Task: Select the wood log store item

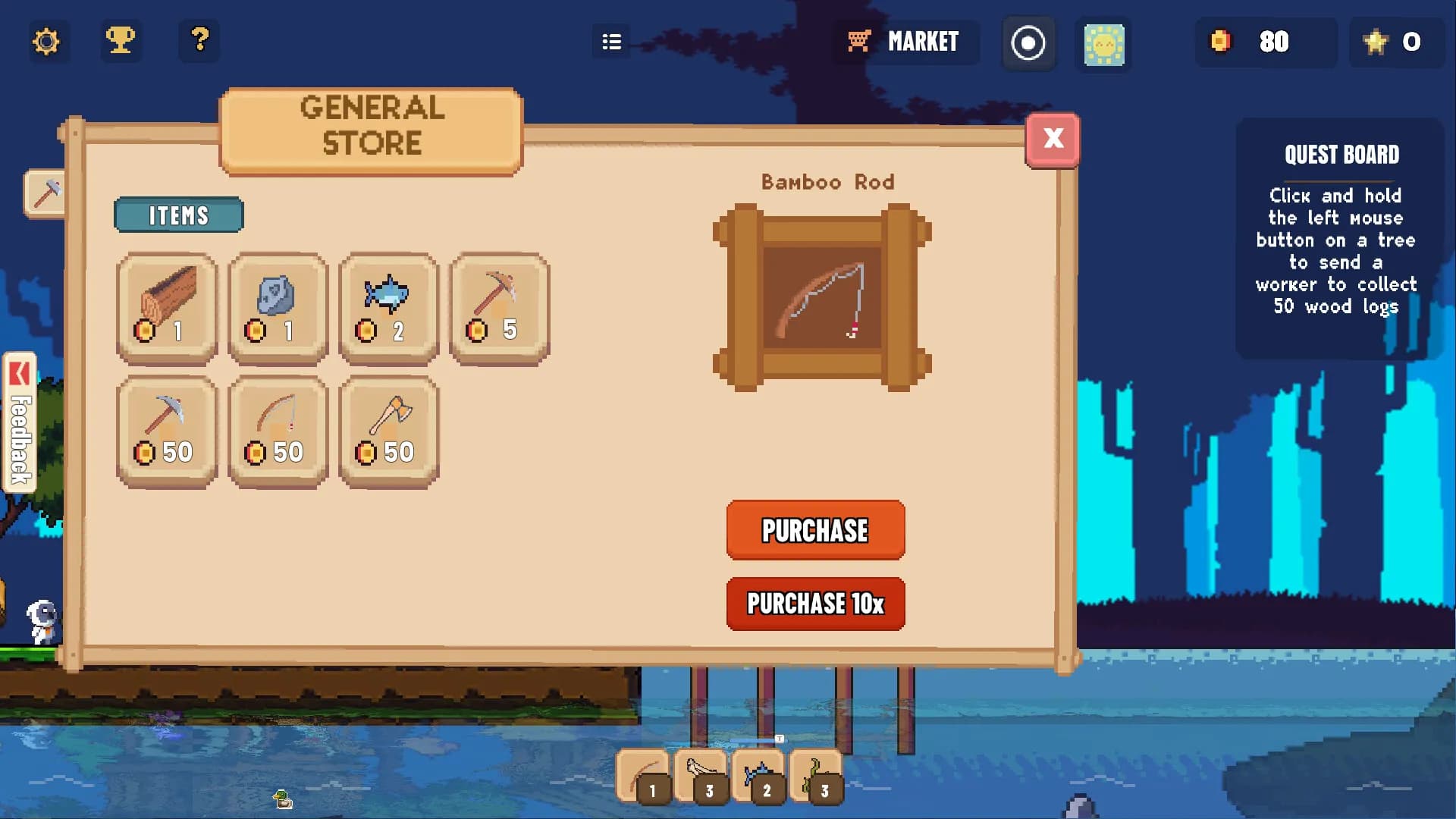Action: tap(167, 308)
